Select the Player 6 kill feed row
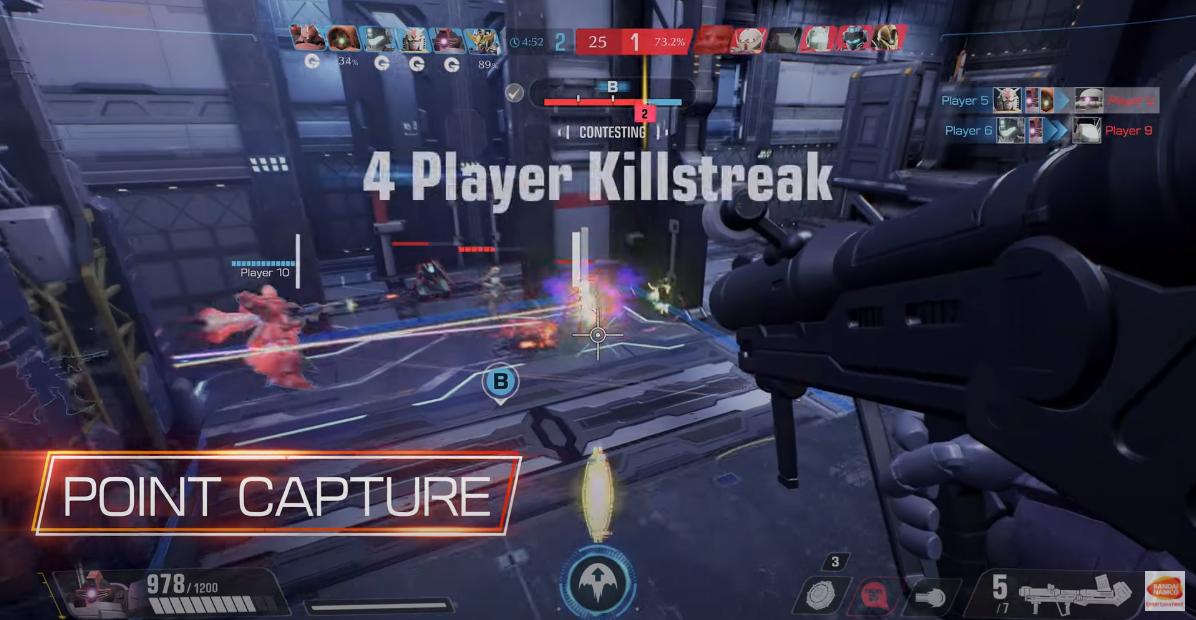The width and height of the screenshot is (1196, 620). [1047, 130]
